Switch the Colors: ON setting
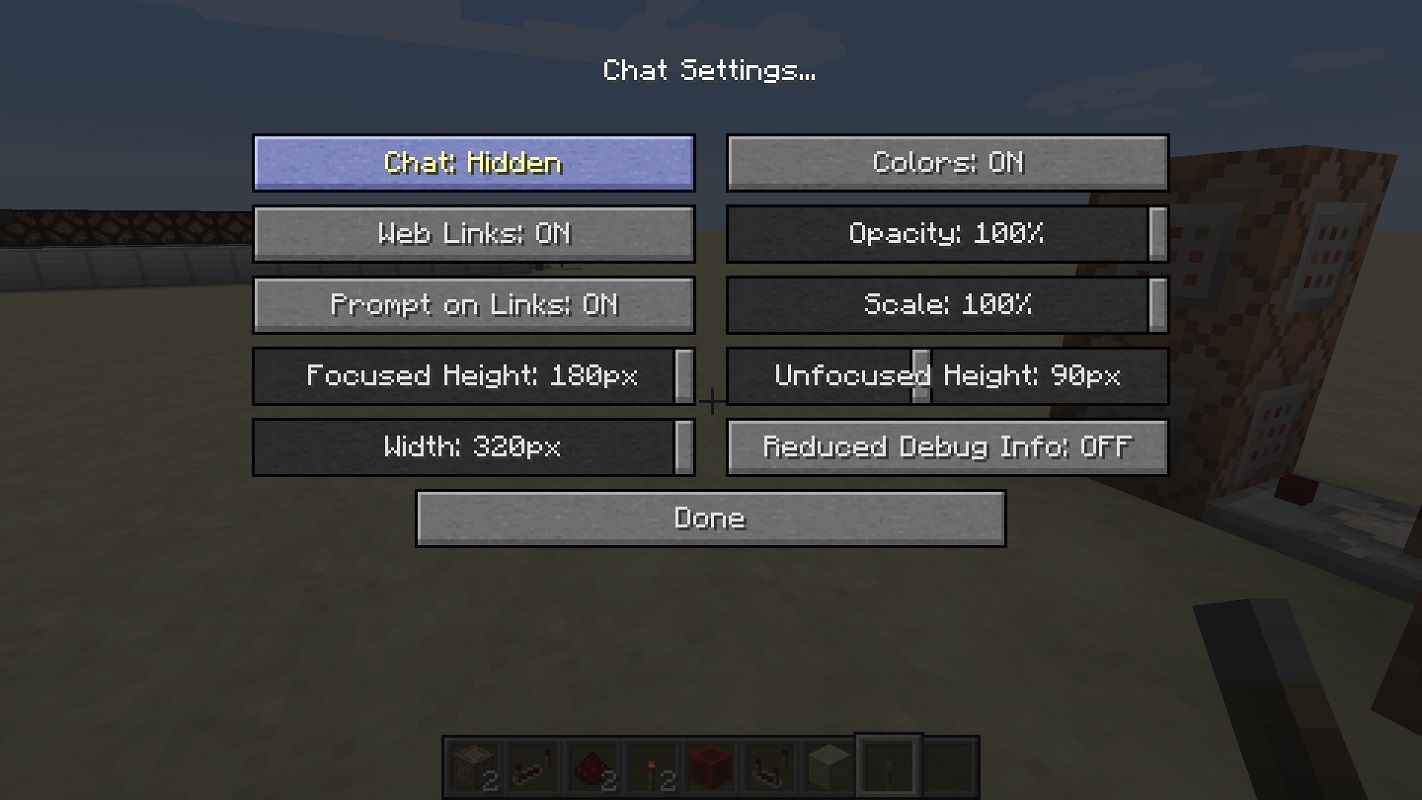The width and height of the screenshot is (1422, 800). point(947,163)
